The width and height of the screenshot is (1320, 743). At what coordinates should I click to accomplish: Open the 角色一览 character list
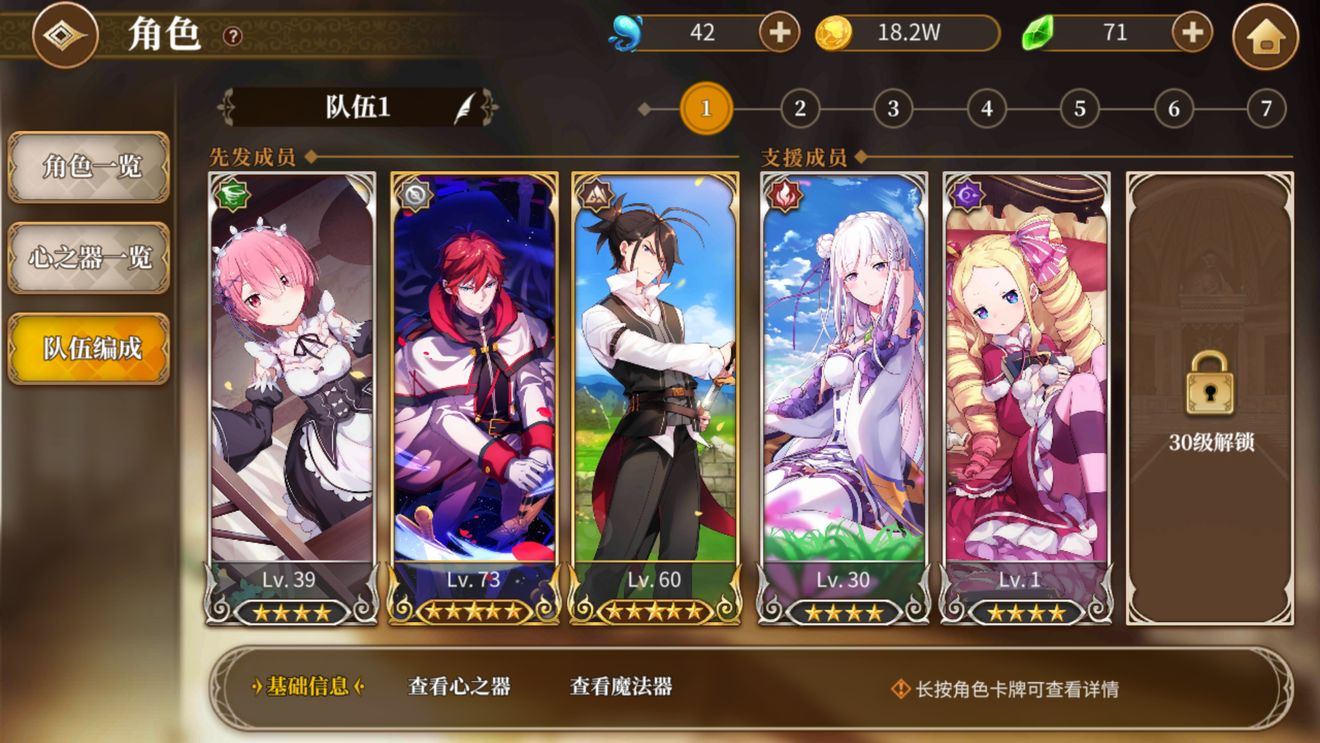click(x=89, y=167)
